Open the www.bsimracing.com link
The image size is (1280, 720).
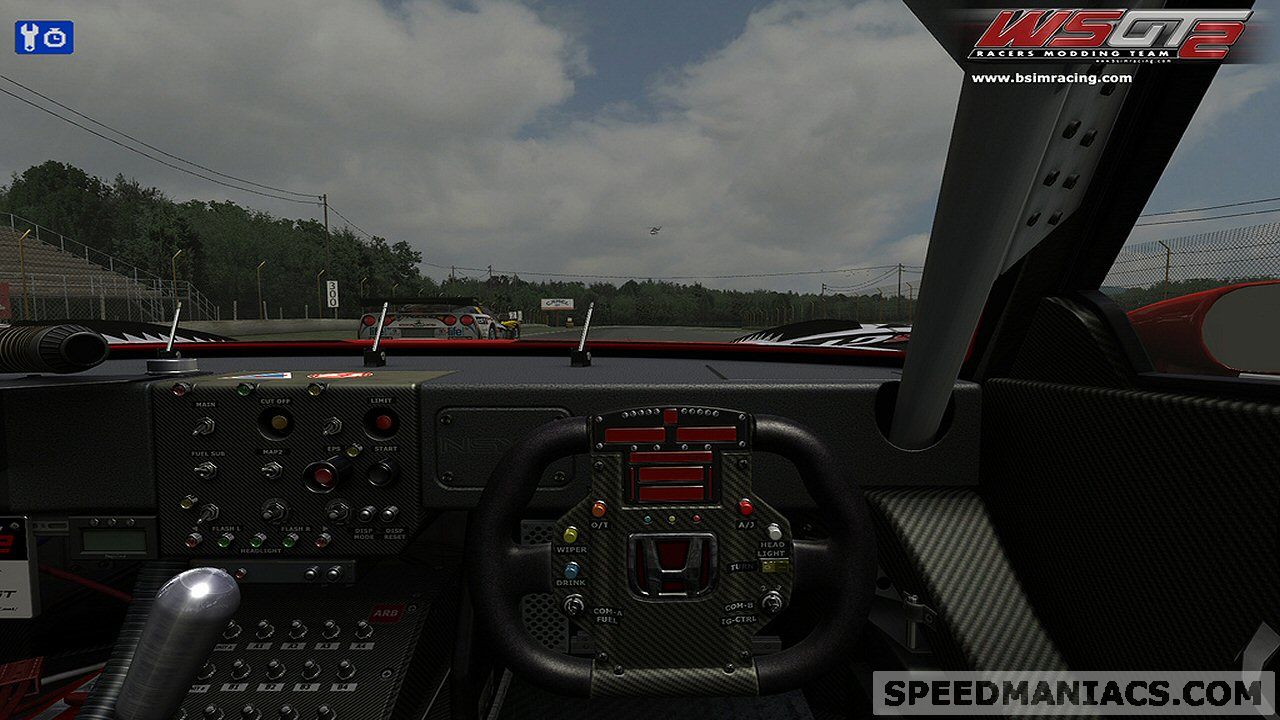click(x=1051, y=78)
